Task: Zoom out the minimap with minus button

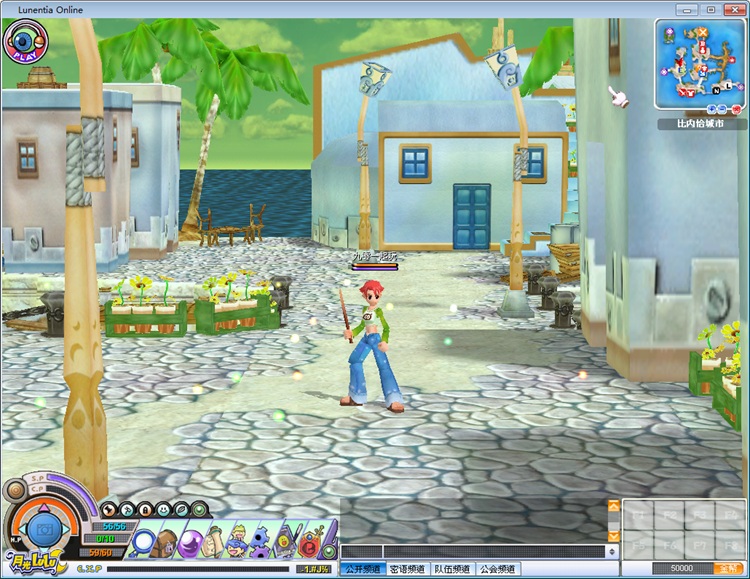Action: click(720, 107)
